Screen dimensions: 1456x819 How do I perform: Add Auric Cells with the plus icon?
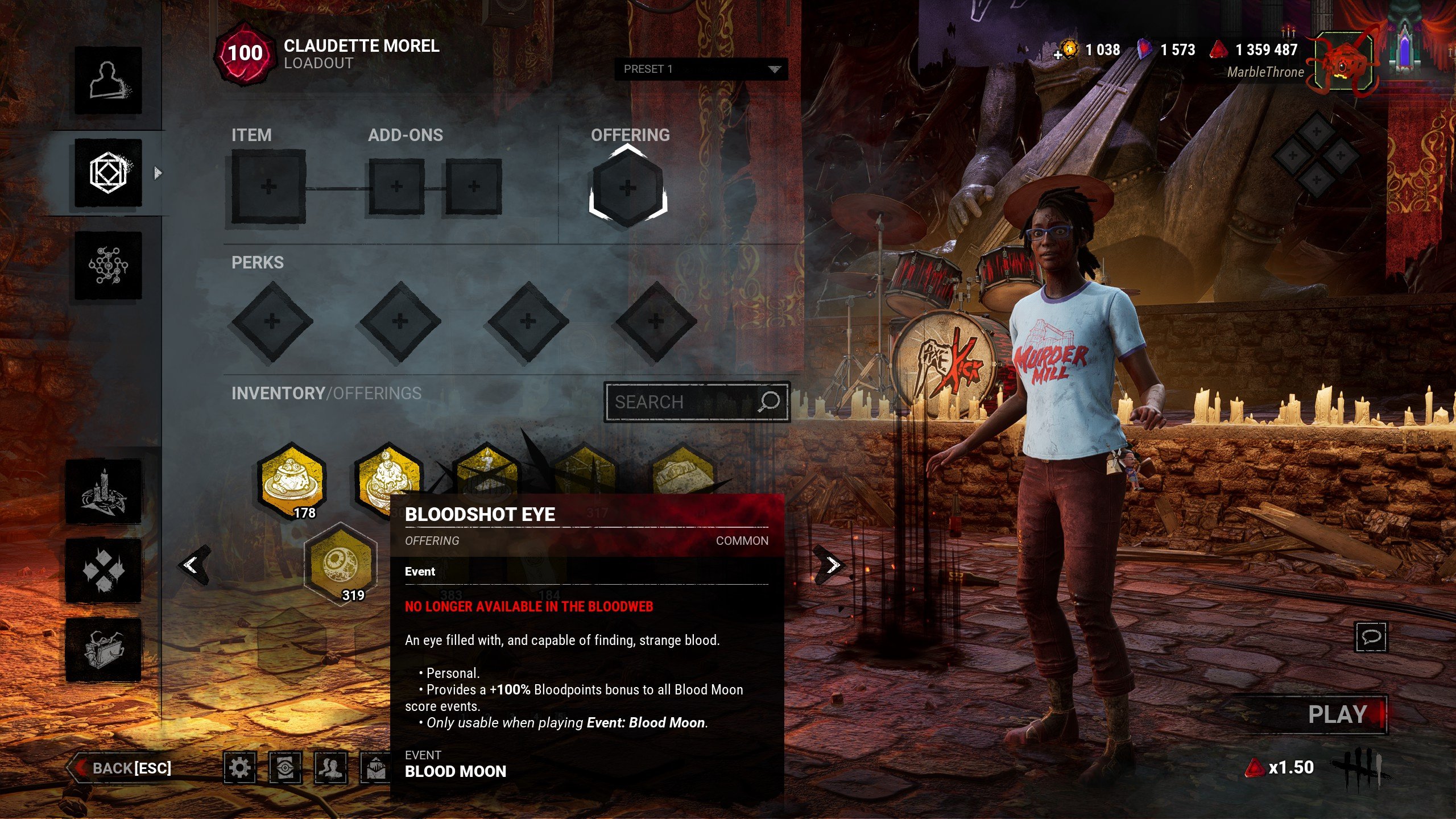[x=1058, y=55]
